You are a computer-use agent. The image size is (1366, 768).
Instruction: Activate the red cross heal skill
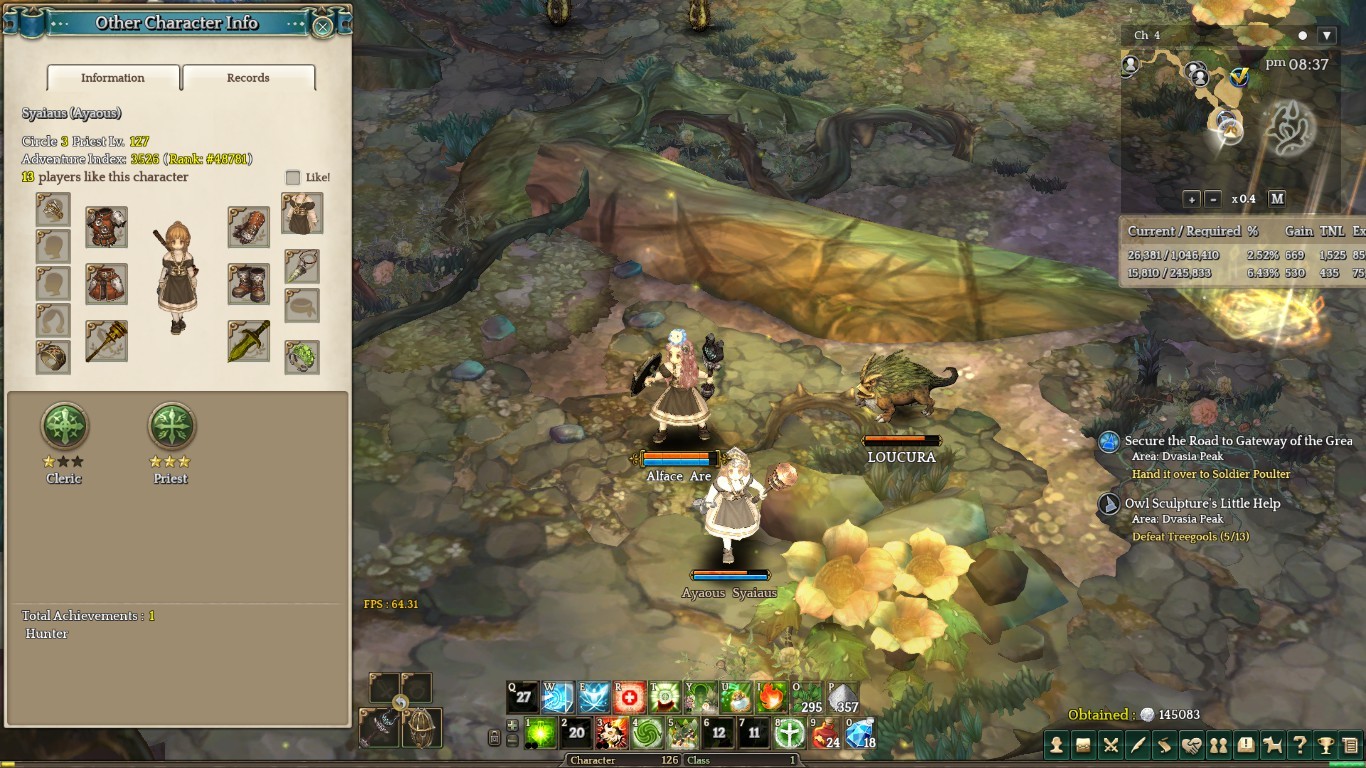tap(630, 697)
